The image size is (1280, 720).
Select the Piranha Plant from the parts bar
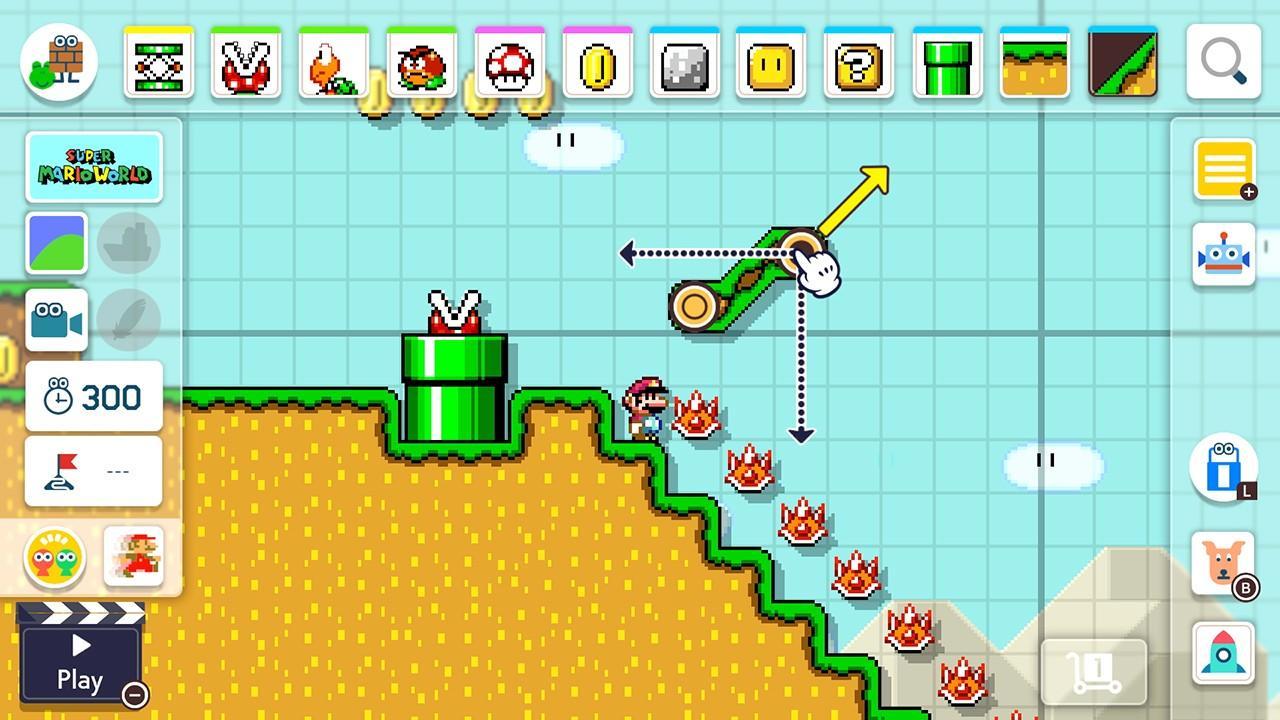(245, 62)
